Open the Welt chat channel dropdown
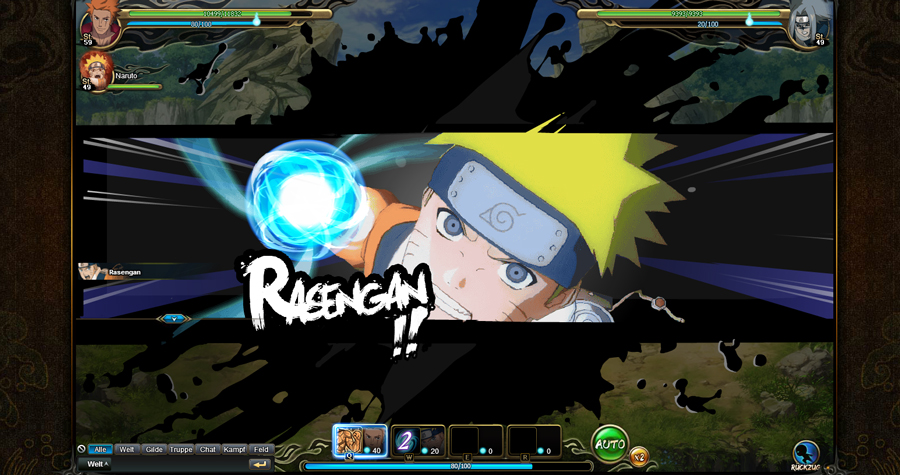Viewport: 900px width, 475px height. [97, 464]
